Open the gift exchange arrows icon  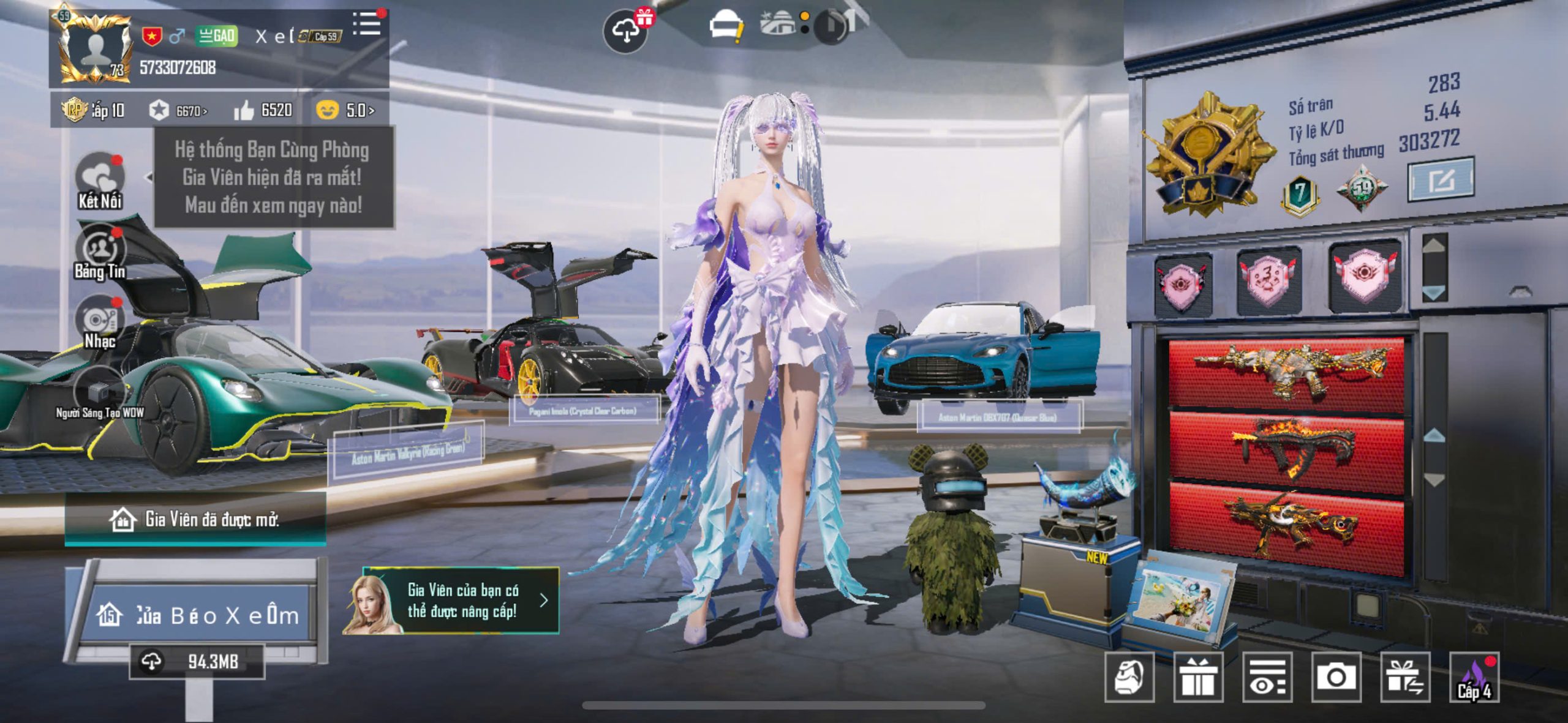click(1405, 677)
